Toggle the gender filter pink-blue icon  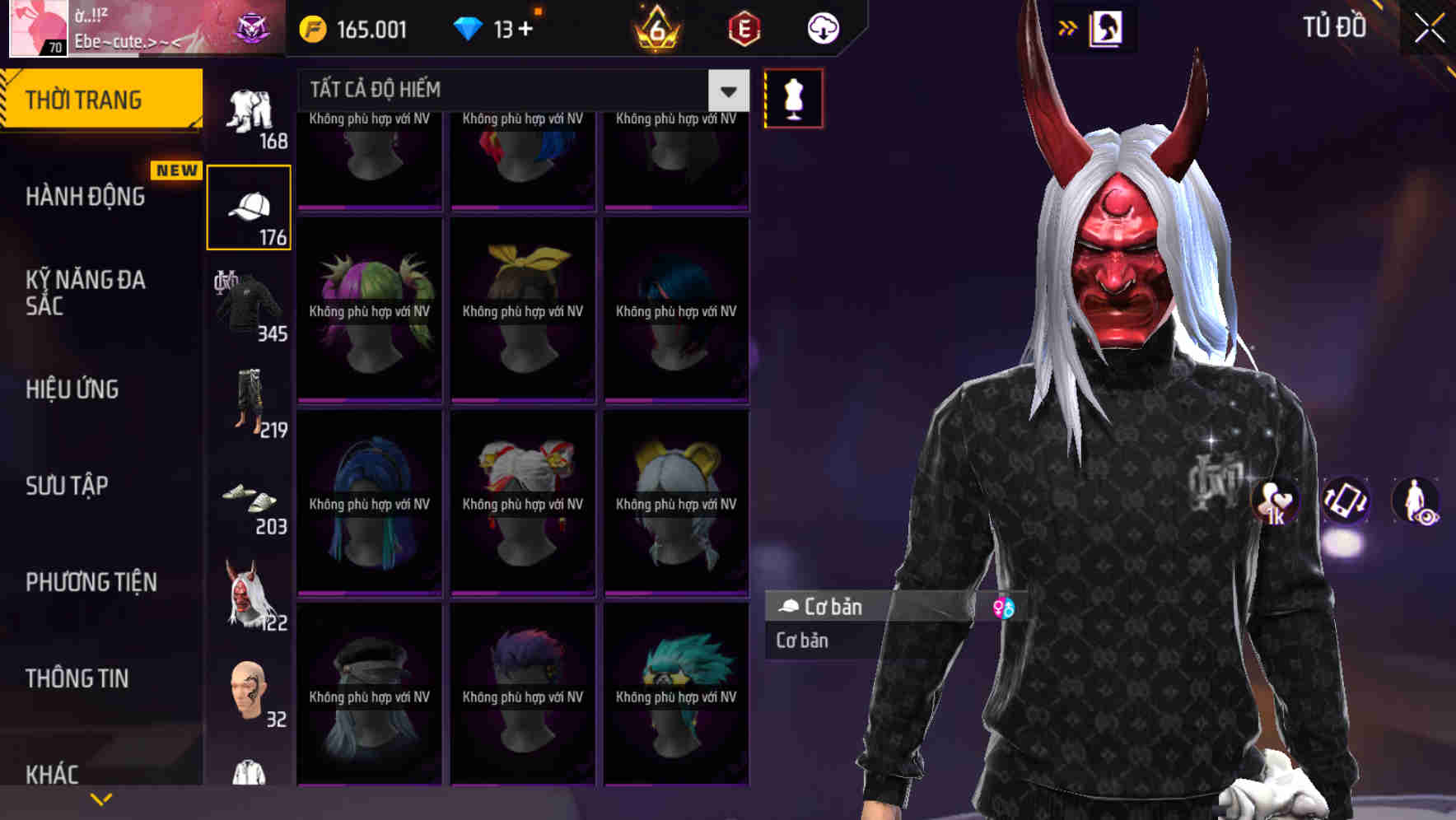[1004, 608]
